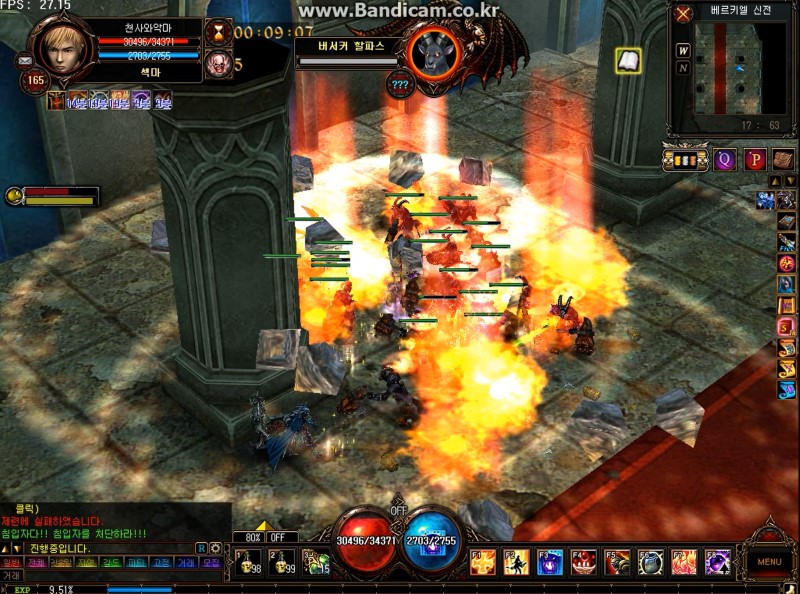The width and height of the screenshot is (800, 594).
Task: Open the white book icon
Action: tap(628, 61)
